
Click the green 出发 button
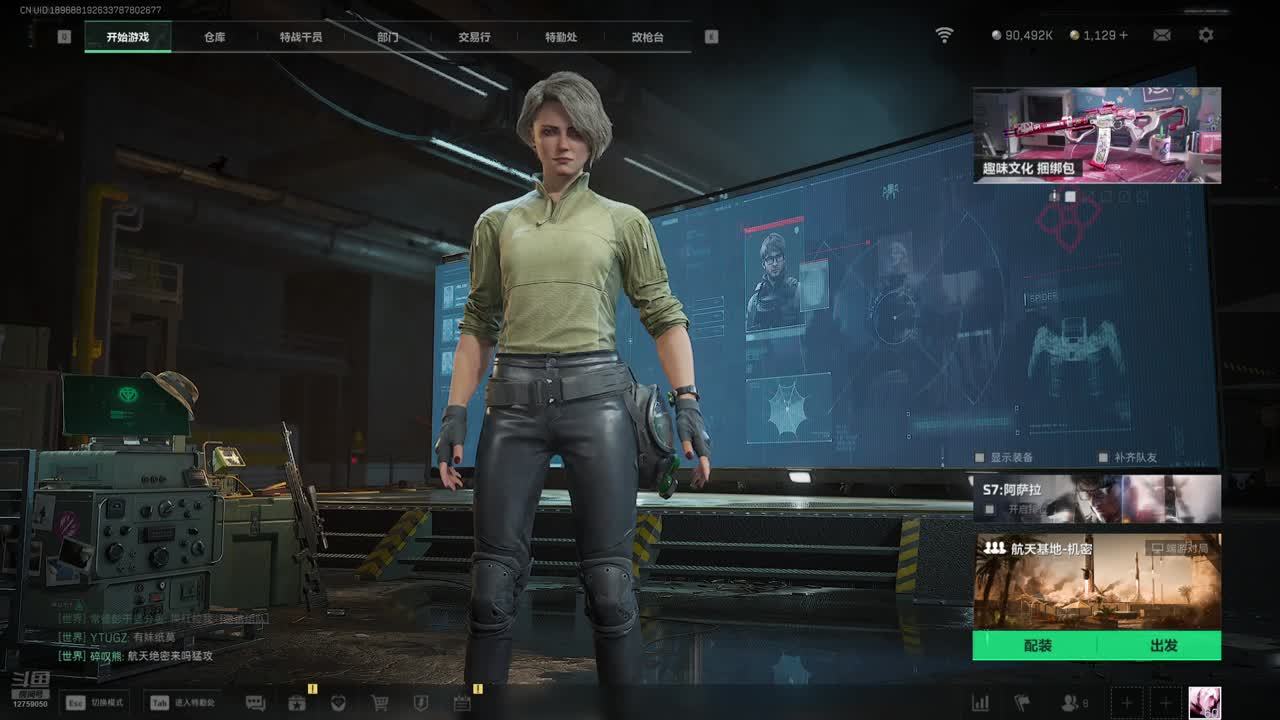pyautogui.click(x=1163, y=646)
